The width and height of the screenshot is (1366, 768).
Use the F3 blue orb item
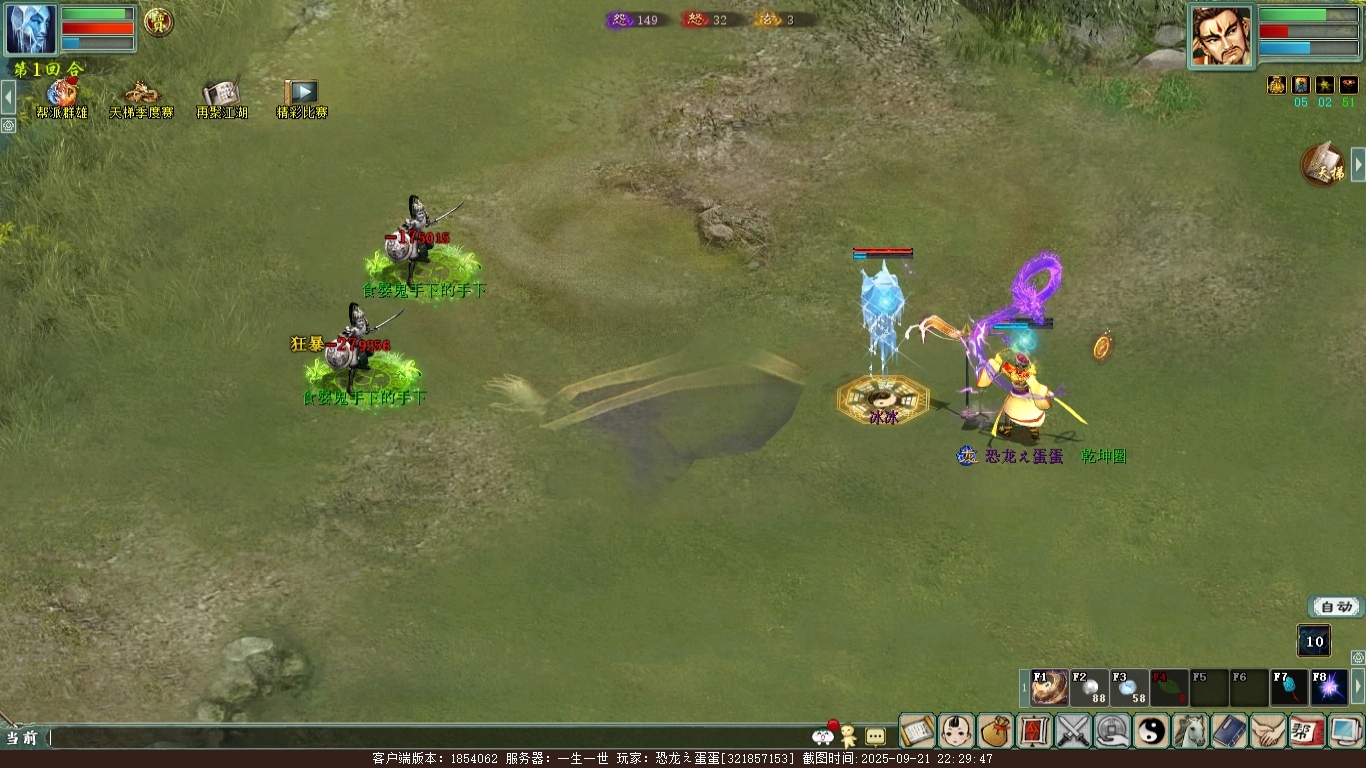click(x=1129, y=688)
